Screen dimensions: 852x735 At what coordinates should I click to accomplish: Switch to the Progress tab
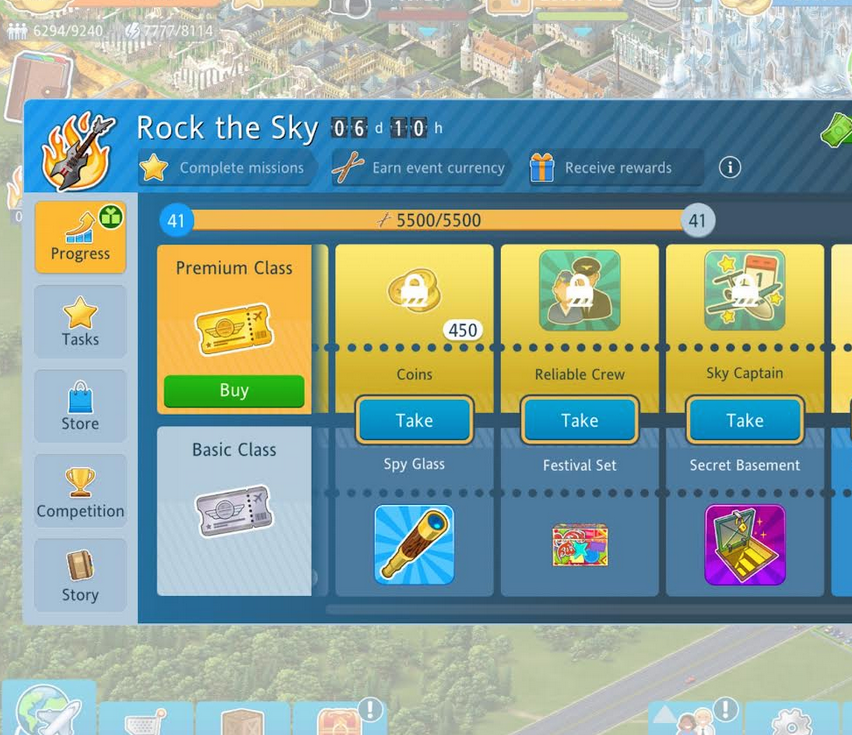[80, 237]
